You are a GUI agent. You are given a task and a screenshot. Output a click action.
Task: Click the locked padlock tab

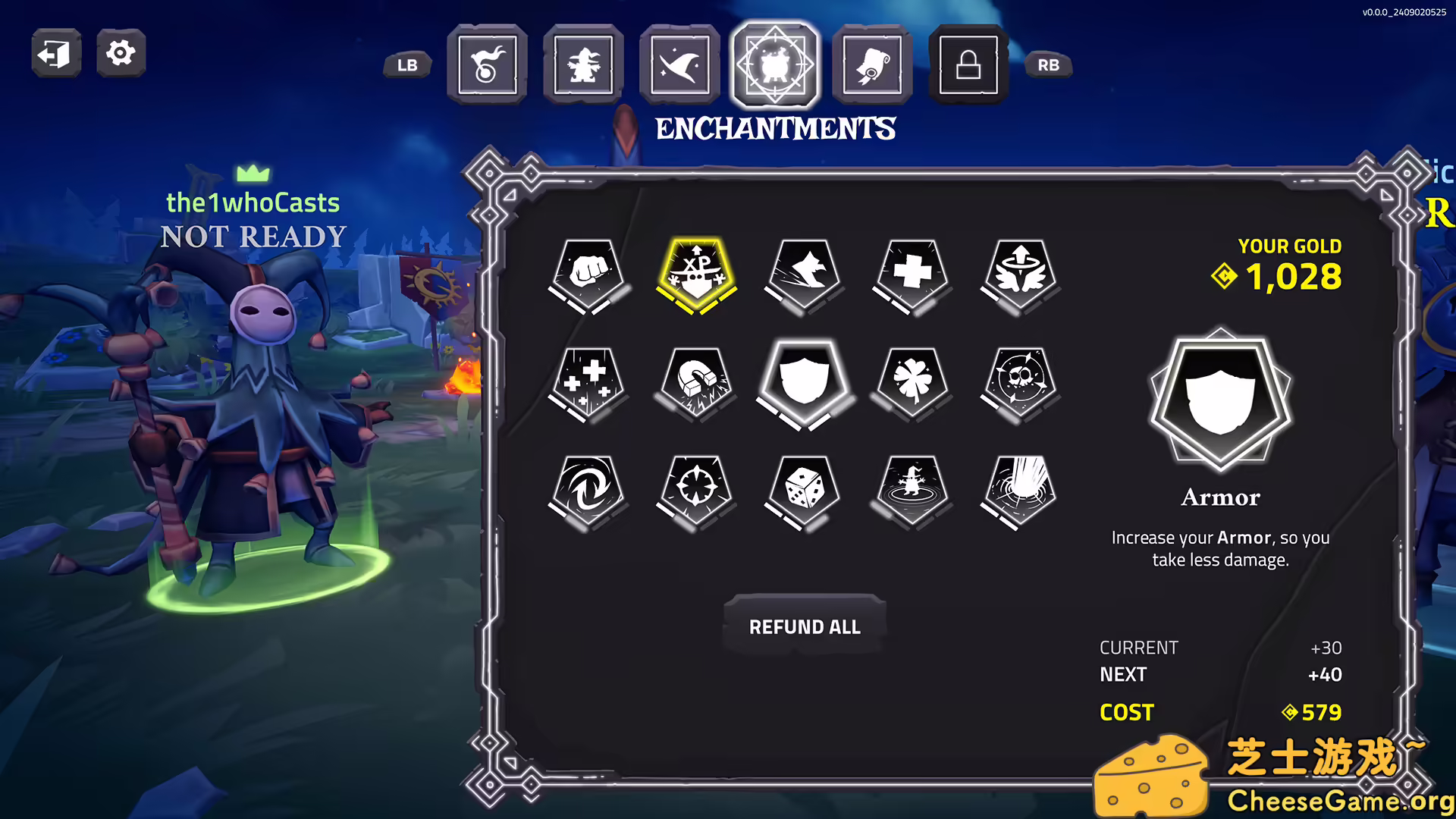pyautogui.click(x=968, y=64)
